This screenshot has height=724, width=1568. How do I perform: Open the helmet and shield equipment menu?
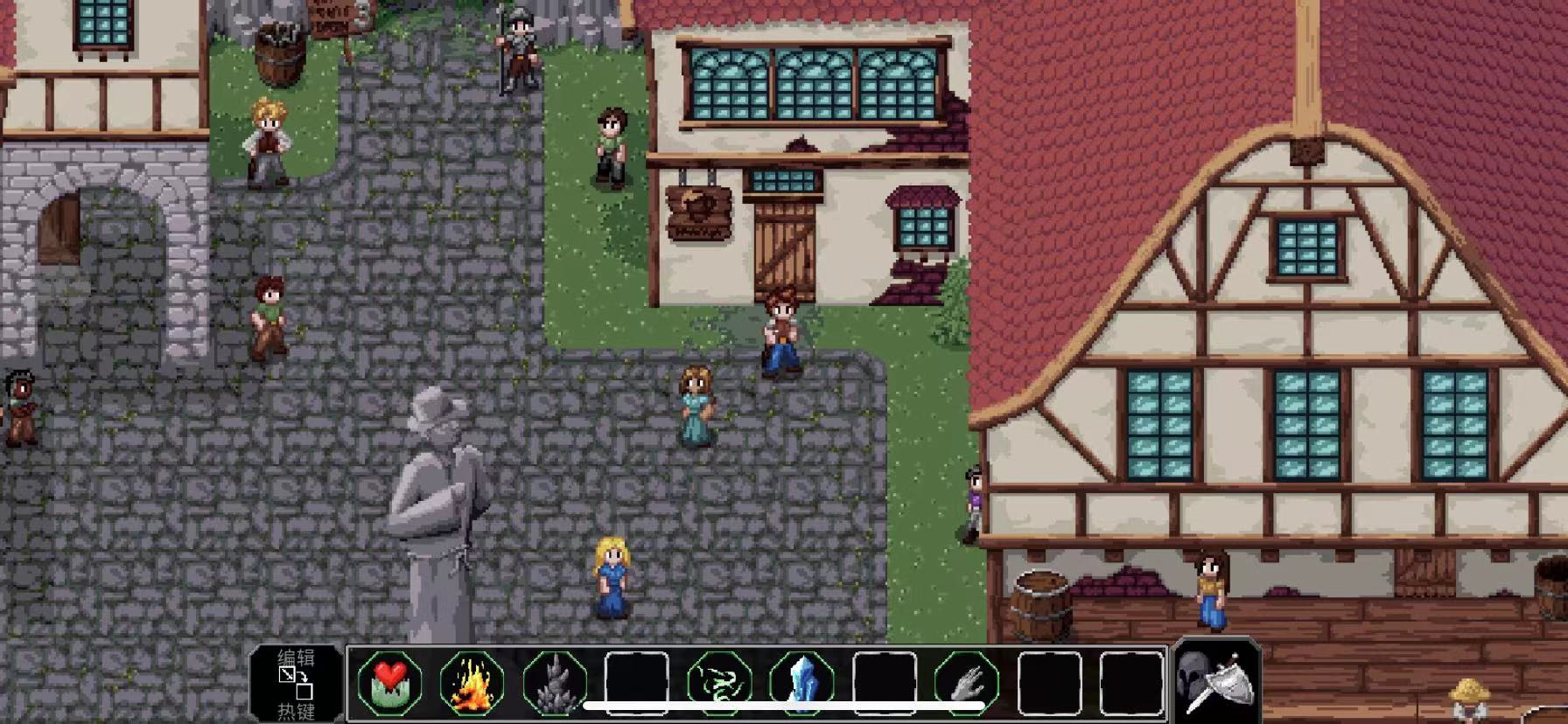coord(1216,682)
